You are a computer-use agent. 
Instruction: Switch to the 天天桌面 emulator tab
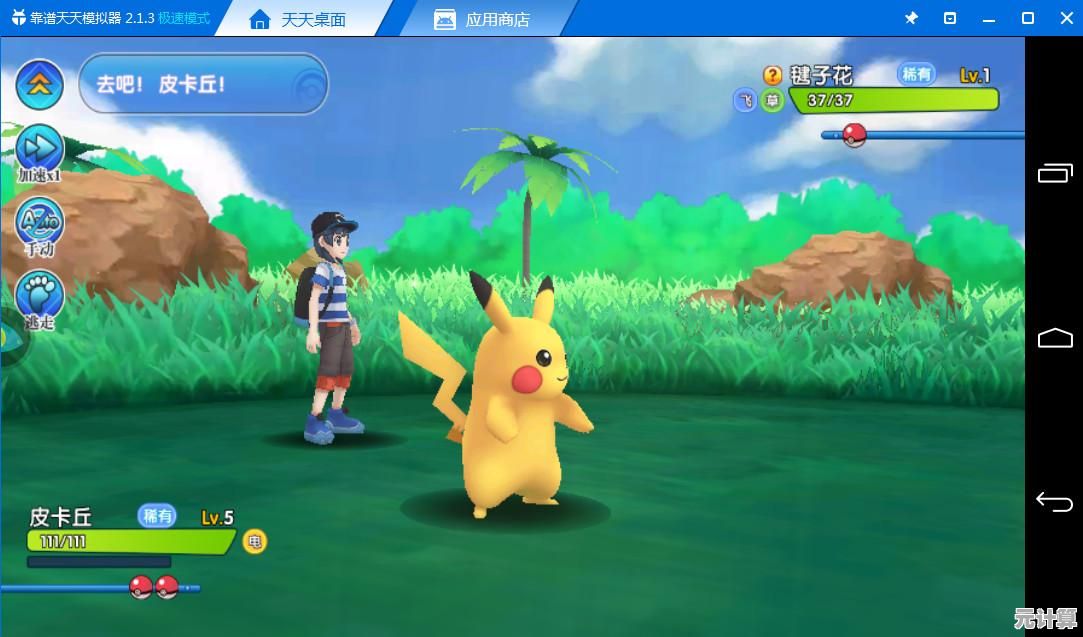pos(298,19)
